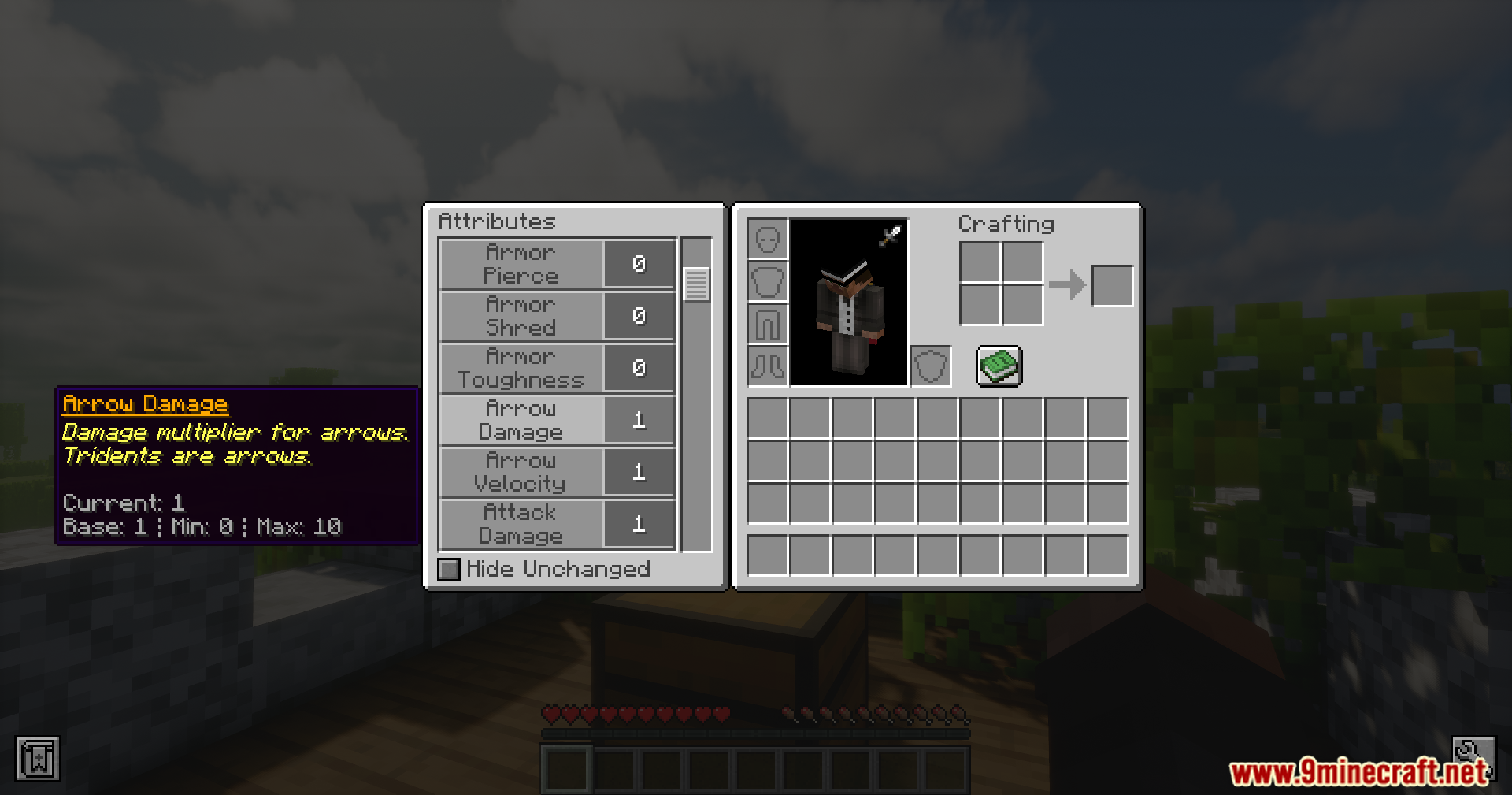The image size is (1512, 795).
Task: Open the inventory mod button bottom-left
Action: (37, 759)
